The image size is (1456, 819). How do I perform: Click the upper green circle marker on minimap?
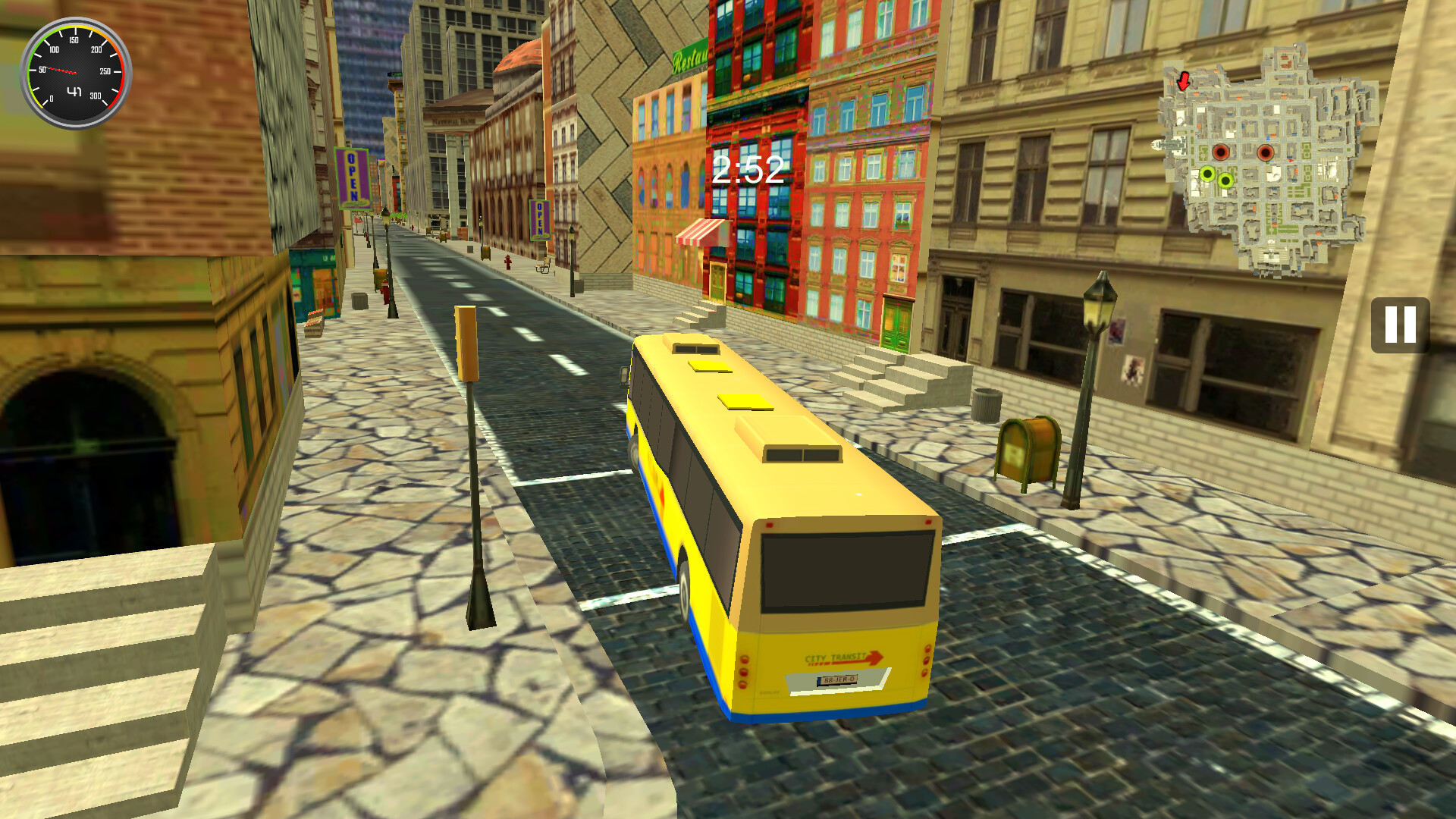tap(1207, 174)
